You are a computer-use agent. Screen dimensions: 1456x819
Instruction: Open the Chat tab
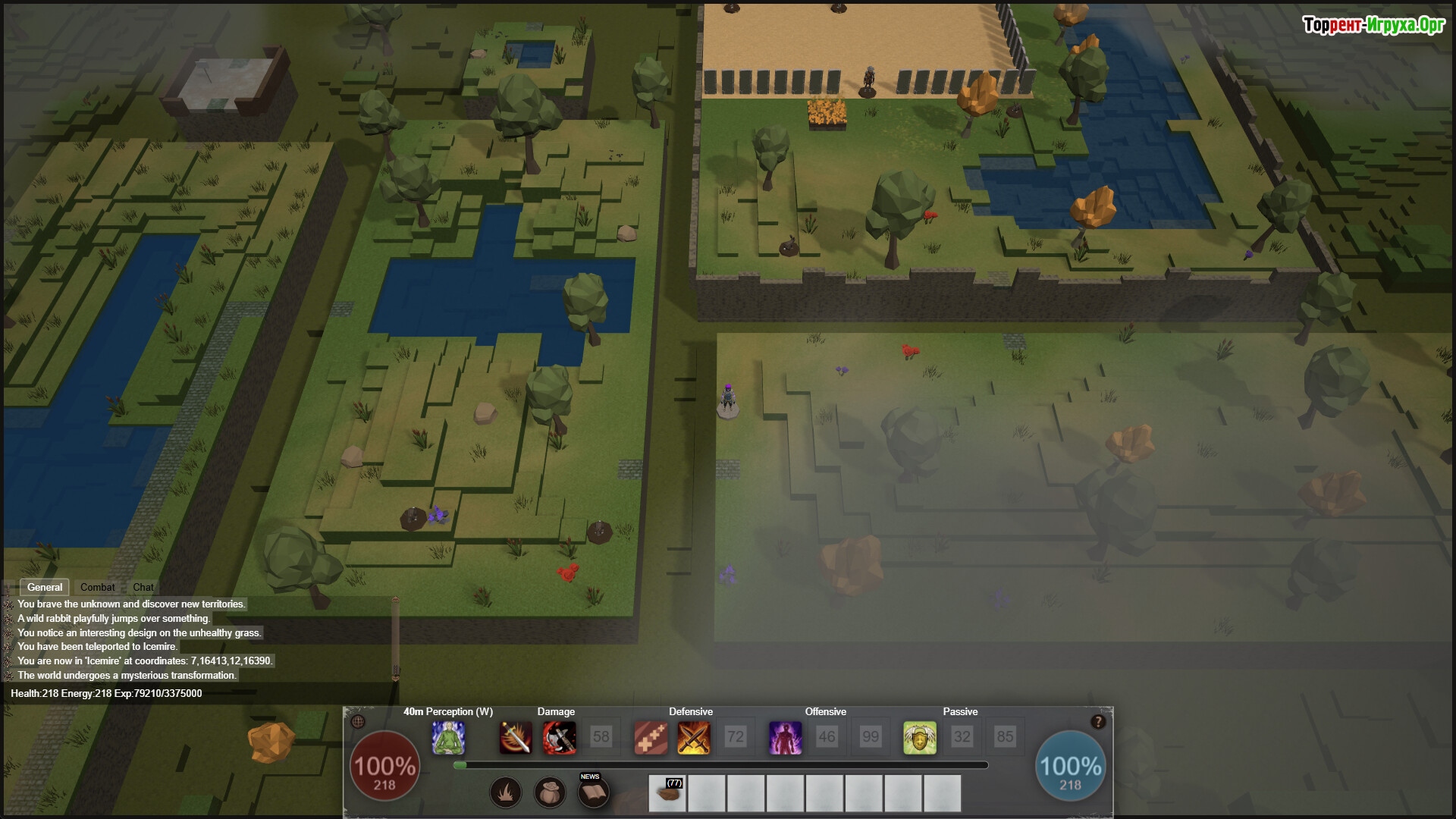coord(143,587)
